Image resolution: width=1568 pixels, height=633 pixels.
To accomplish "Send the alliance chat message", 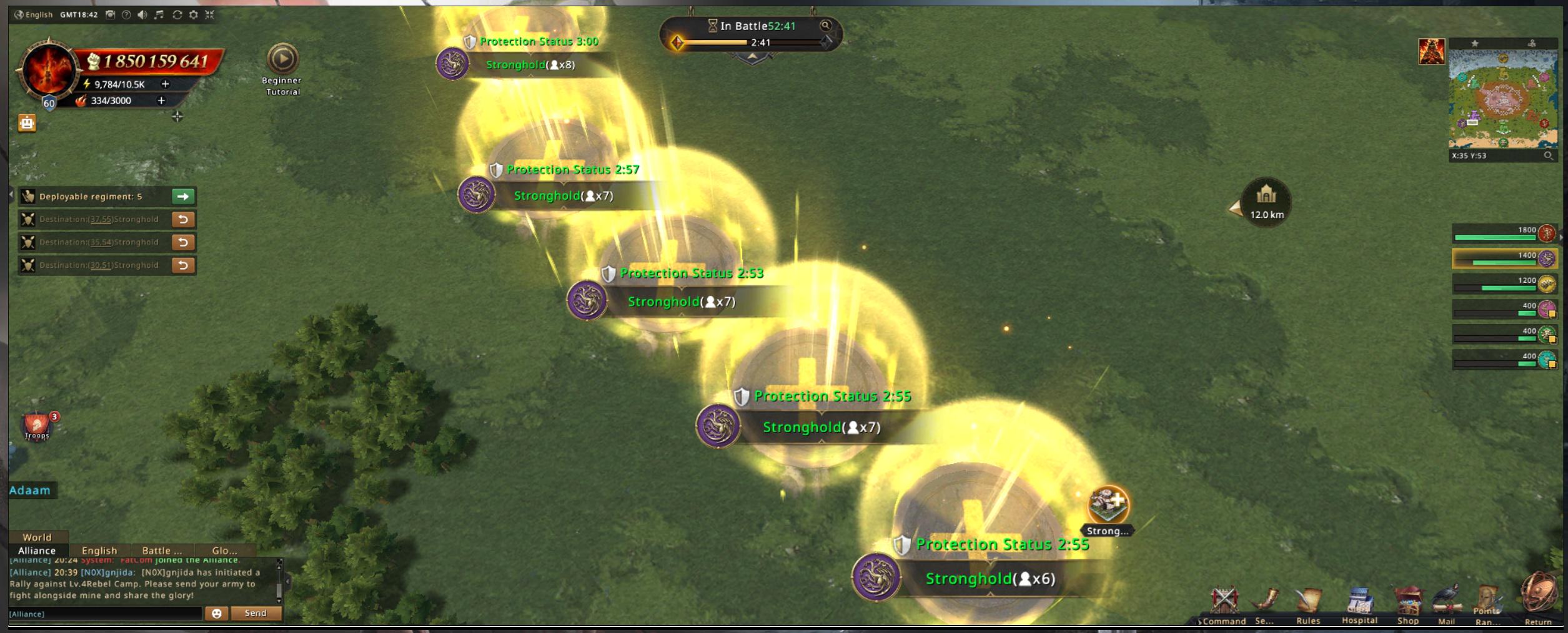I will pyautogui.click(x=256, y=614).
